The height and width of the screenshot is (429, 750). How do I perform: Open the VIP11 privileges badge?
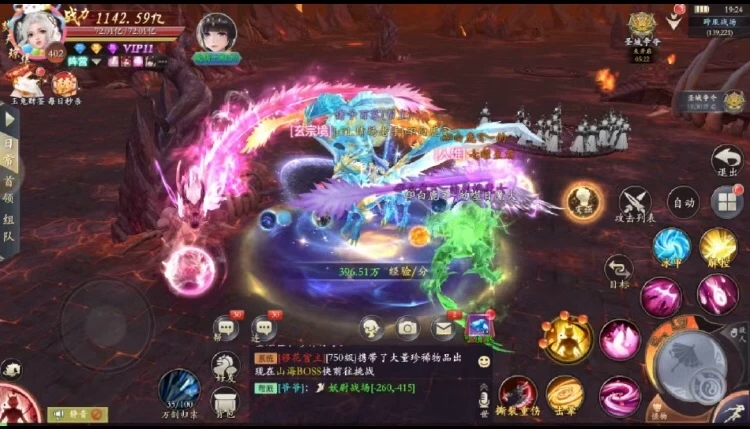coord(136,48)
